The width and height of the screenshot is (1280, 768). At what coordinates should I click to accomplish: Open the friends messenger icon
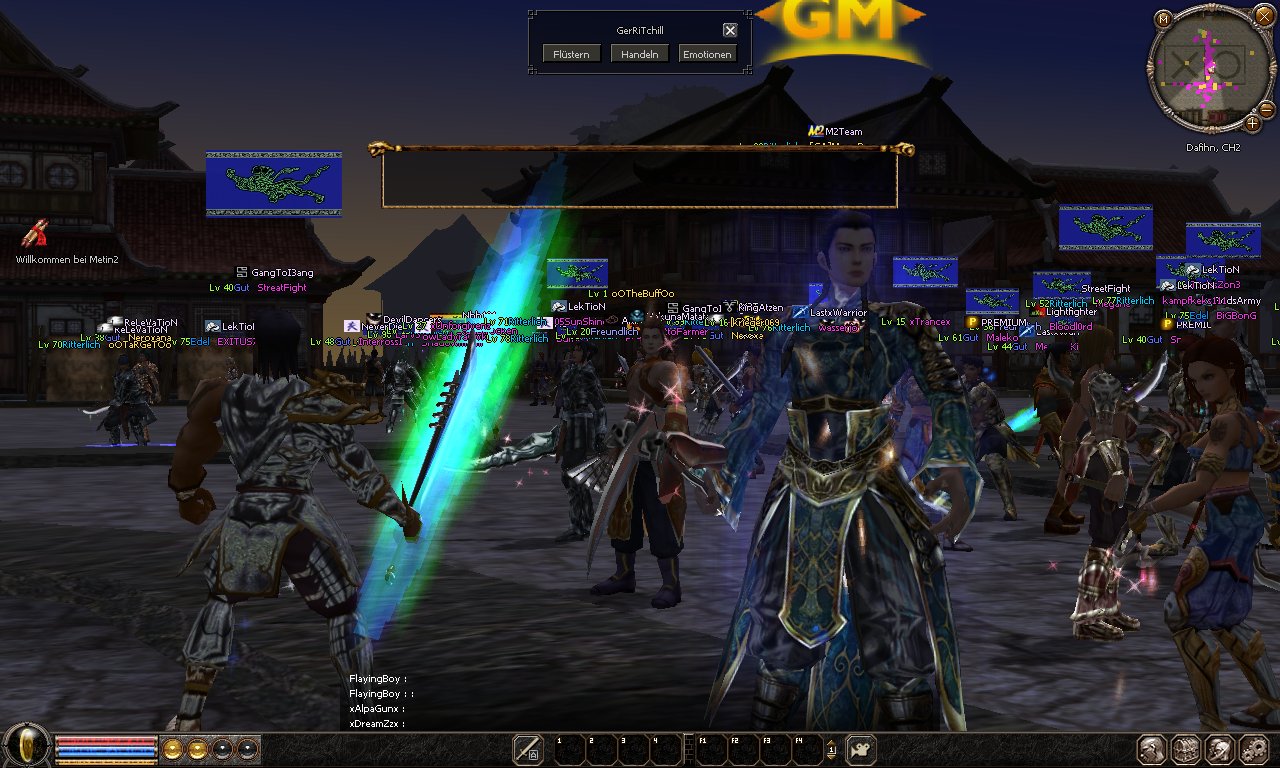click(1219, 749)
